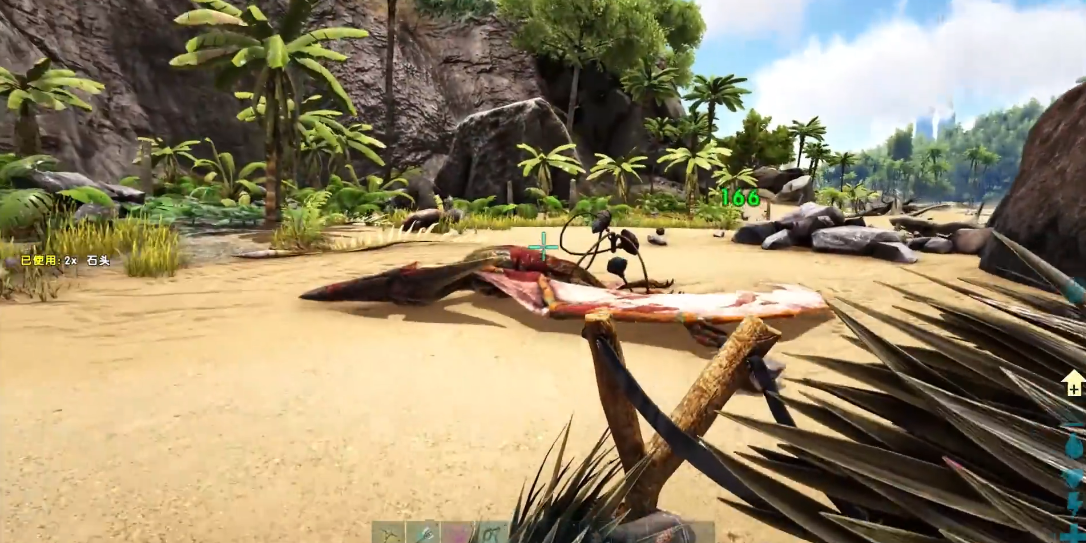Viewport: 1086px width, 543px height.
Task: Choose the pink item hotbar slot
Action: 457,533
